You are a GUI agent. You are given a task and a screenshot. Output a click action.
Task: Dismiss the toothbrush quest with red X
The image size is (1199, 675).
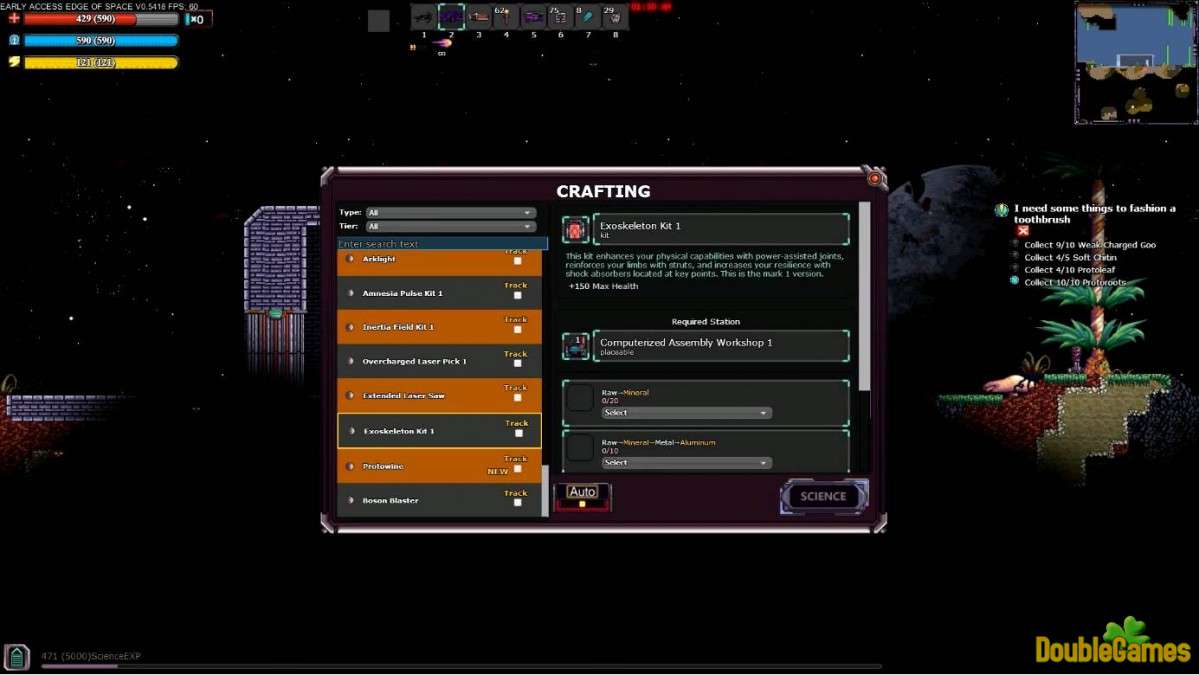(x=1023, y=231)
